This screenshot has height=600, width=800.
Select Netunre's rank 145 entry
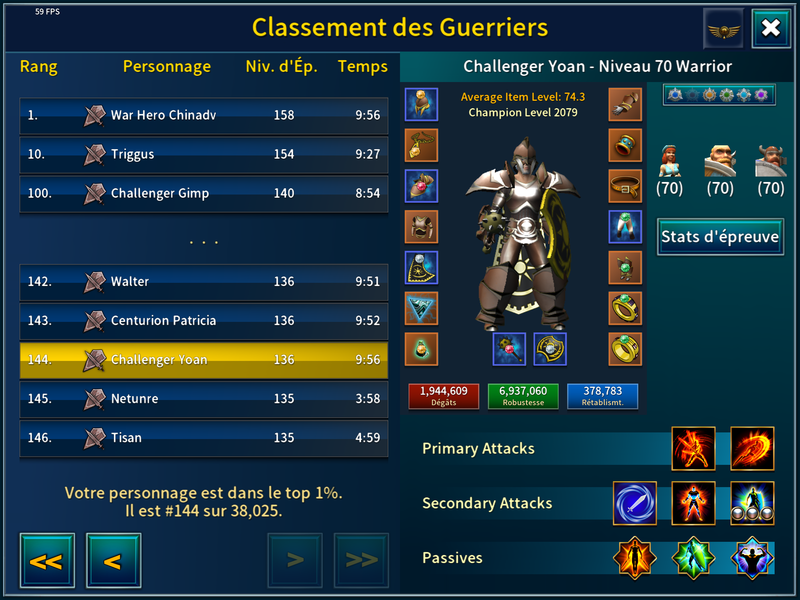204,399
